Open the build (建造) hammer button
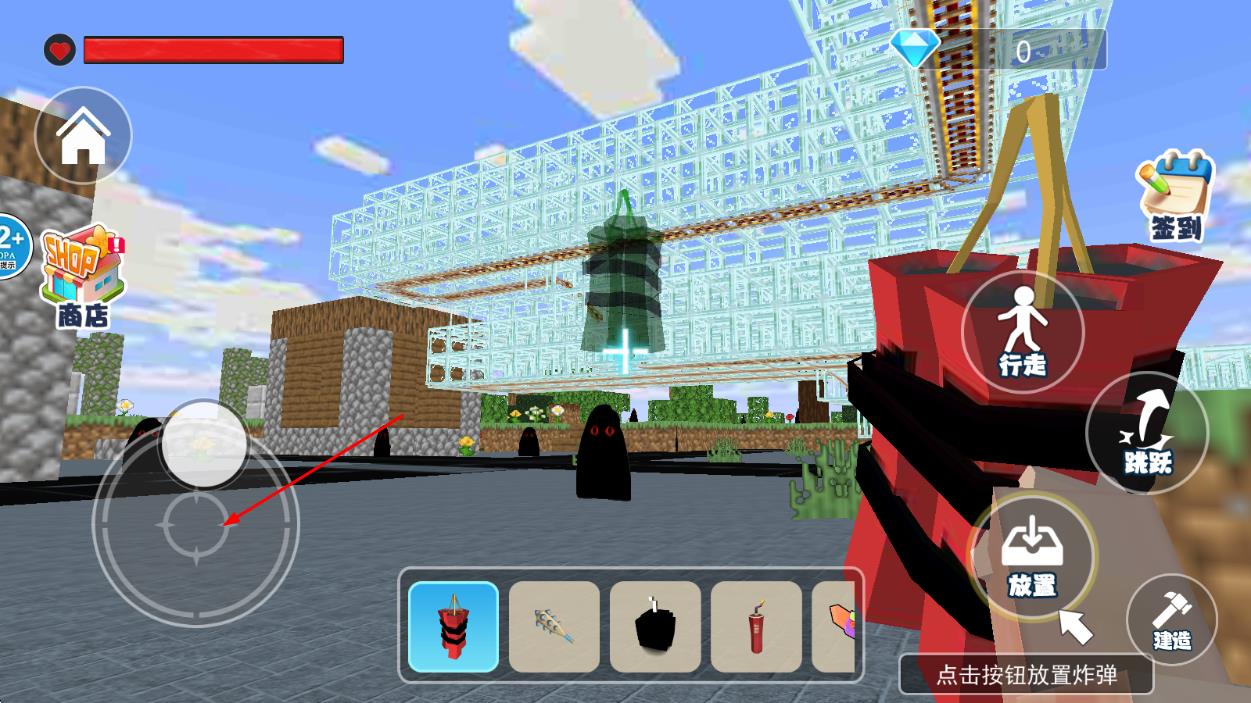The image size is (1251, 703). pos(1171,619)
